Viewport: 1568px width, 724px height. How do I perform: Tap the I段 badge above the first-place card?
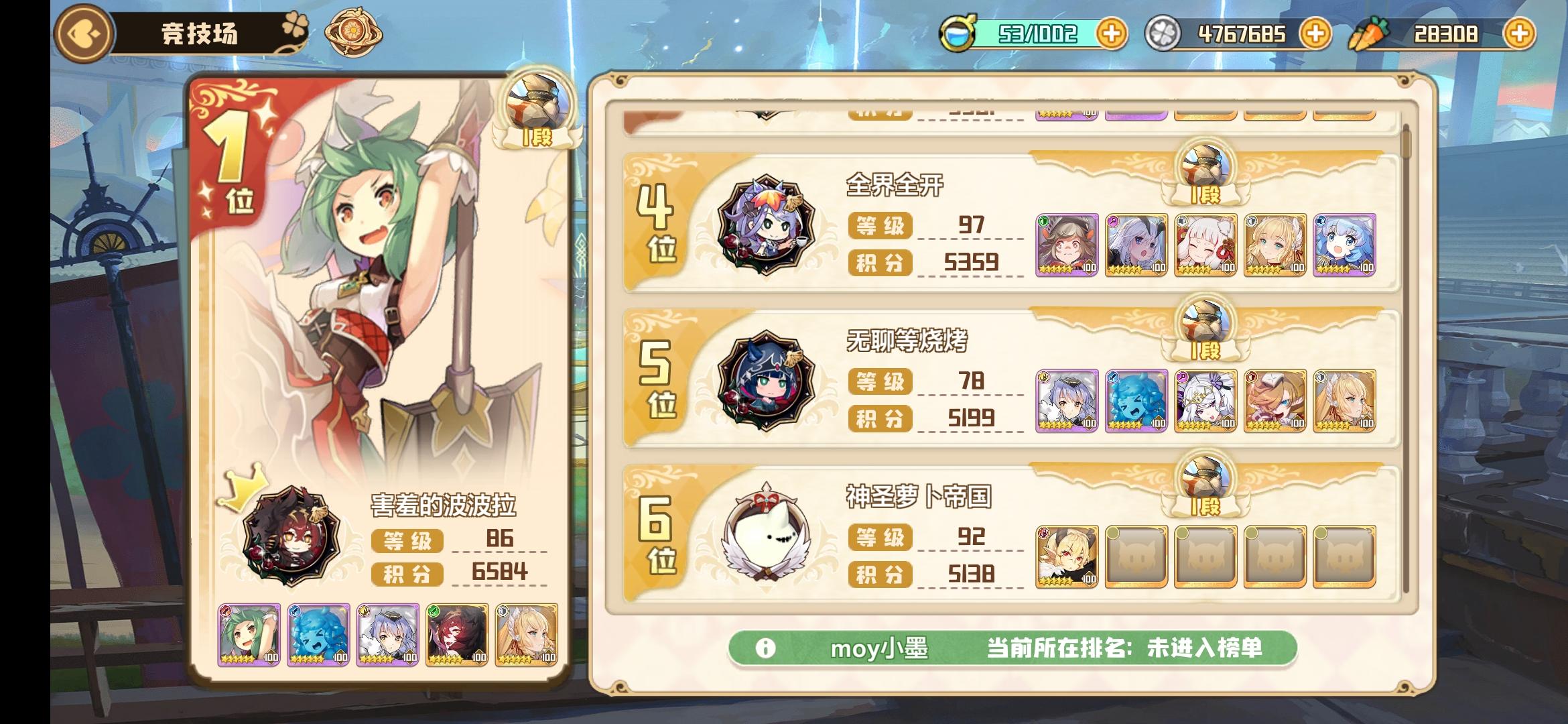536,107
